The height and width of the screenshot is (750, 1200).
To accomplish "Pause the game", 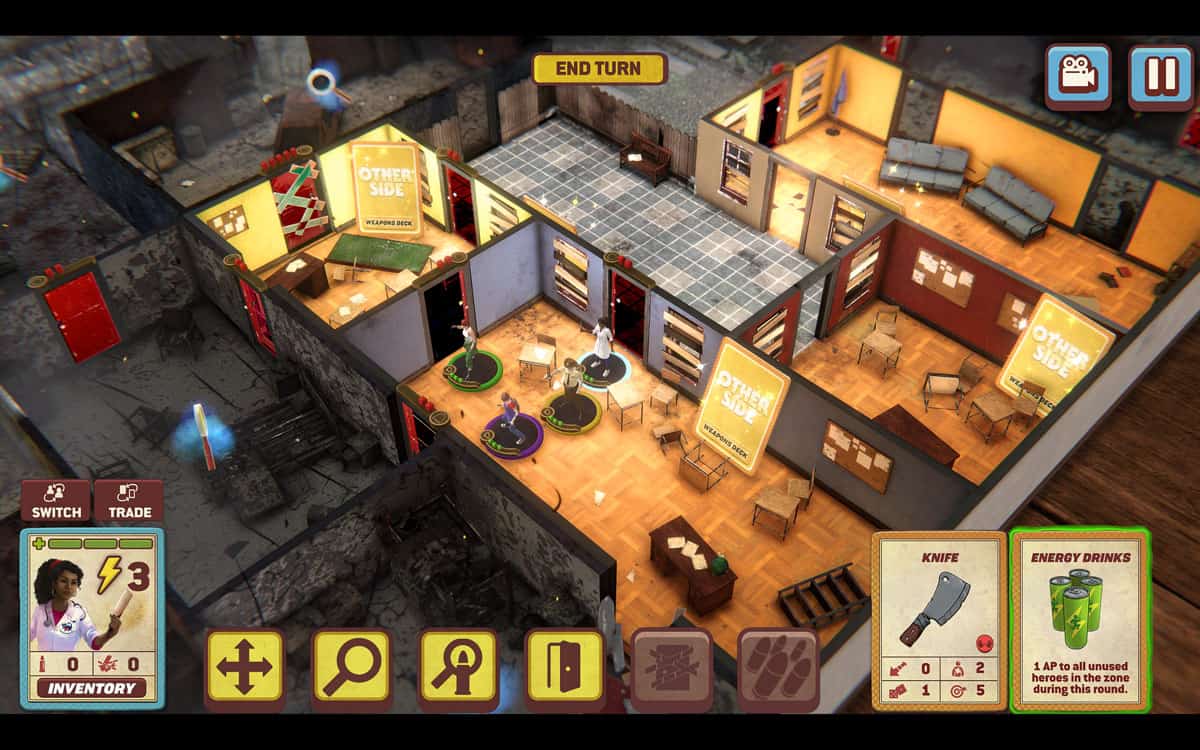I will pos(1160,74).
